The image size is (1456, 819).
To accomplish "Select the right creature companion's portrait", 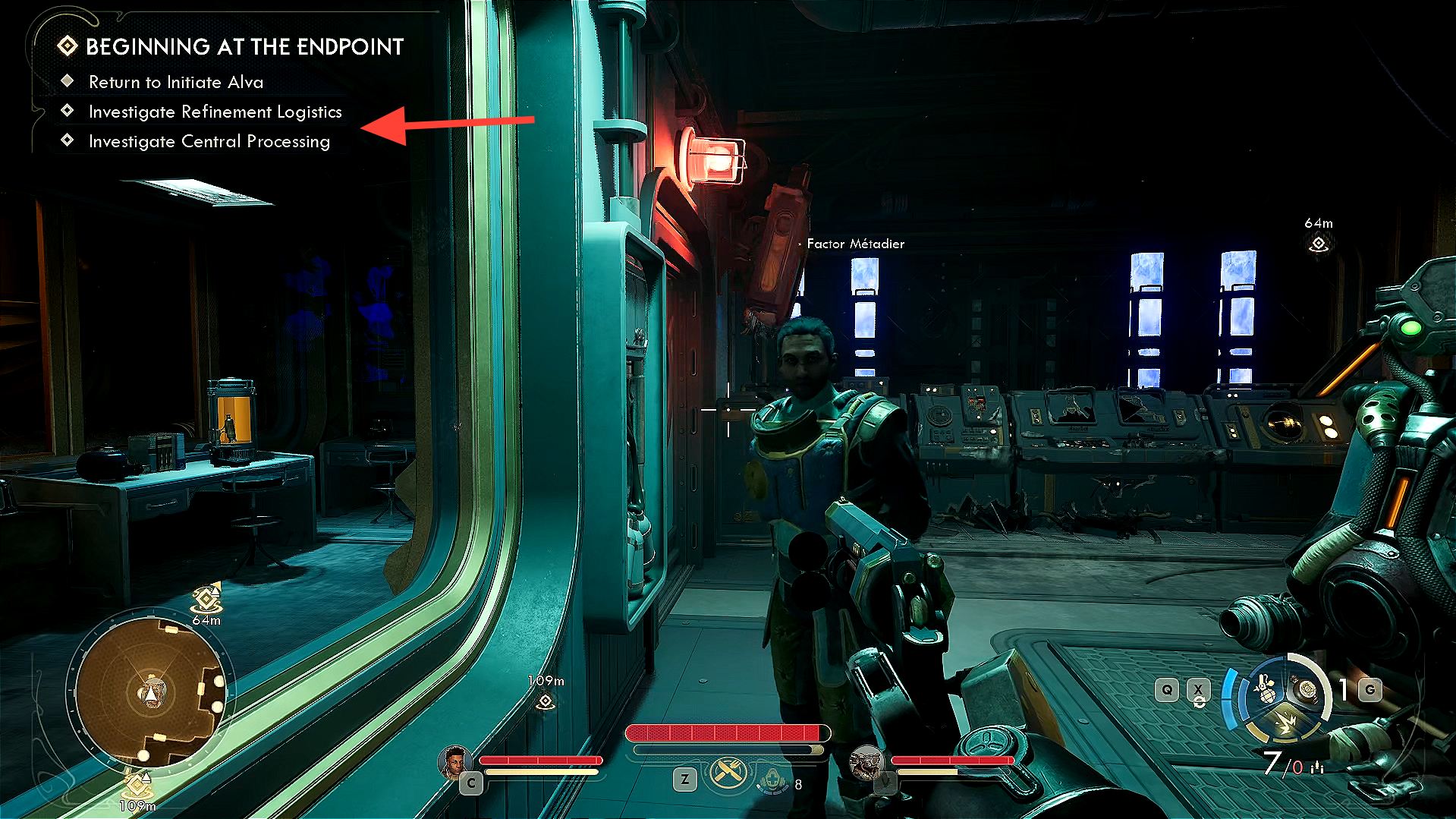I will click(865, 761).
